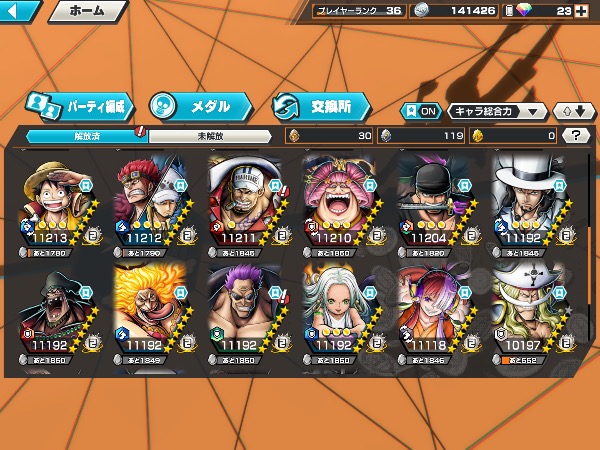Open the キャラ総合力 sort dropdown
Image resolution: width=600 pixels, height=450 pixels.
(x=497, y=111)
